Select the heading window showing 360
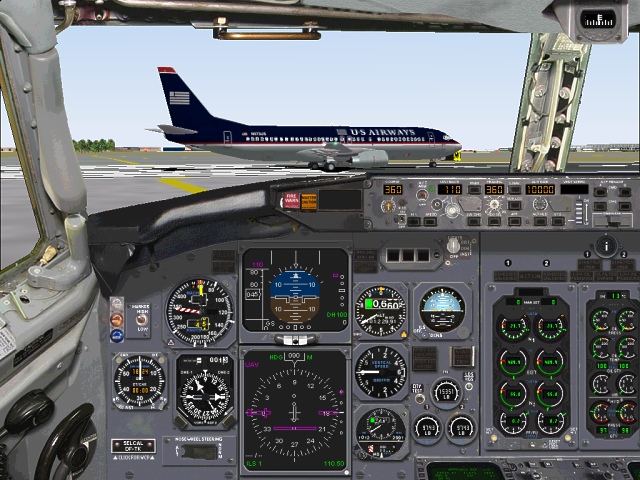The image size is (640, 480). click(x=494, y=189)
